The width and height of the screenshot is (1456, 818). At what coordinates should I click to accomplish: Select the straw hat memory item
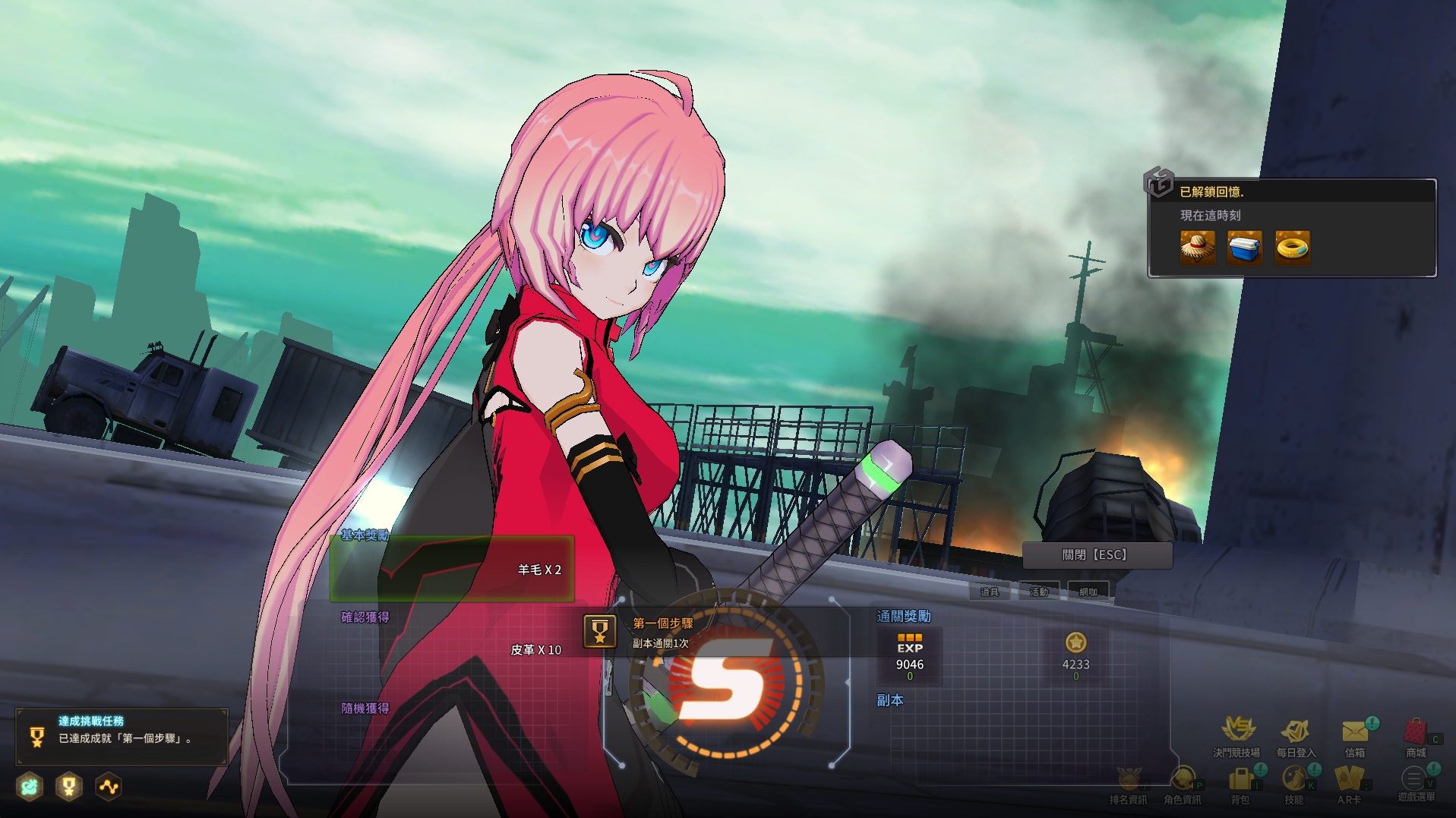point(1197,248)
